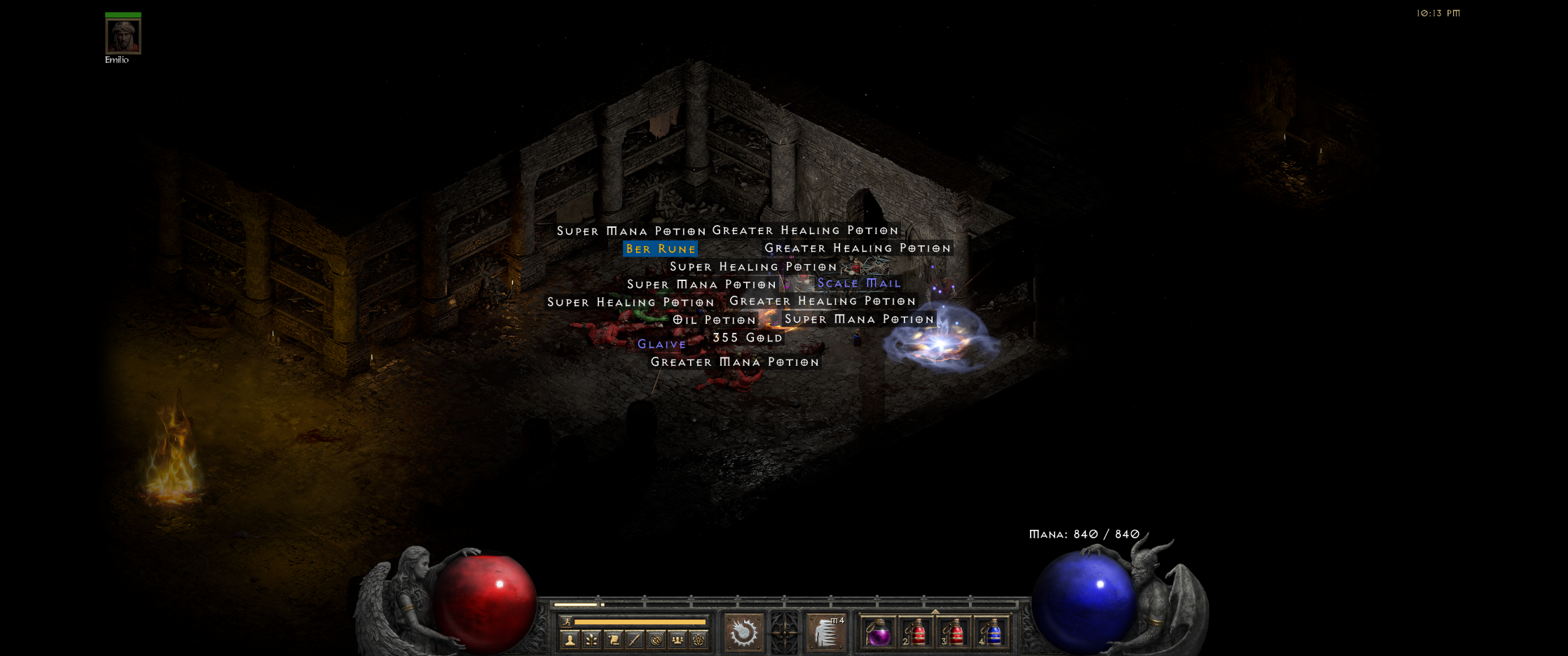Pick up the Glaive
Viewport: 1568px width, 656px height.
661,344
